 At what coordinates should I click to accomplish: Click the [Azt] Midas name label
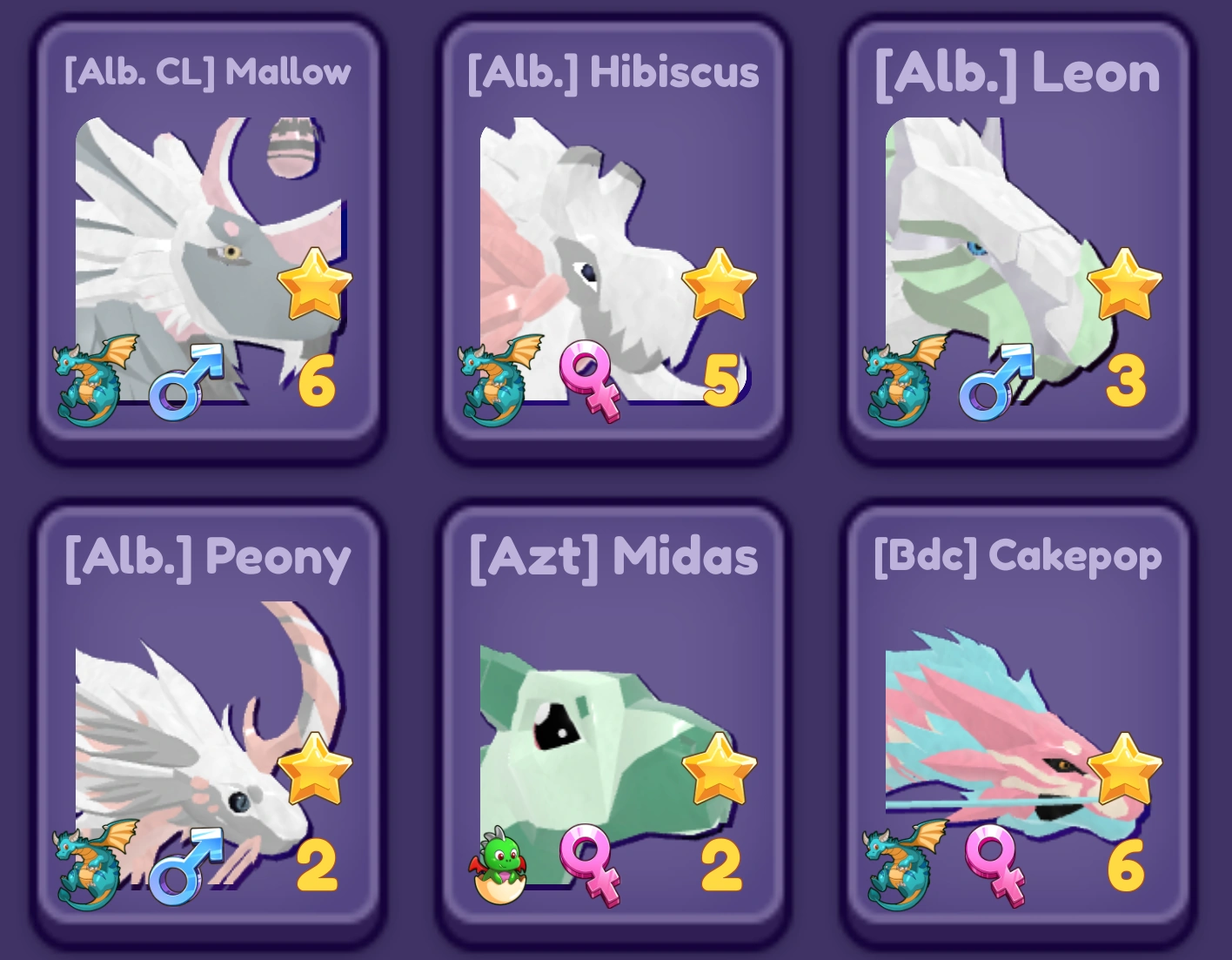pyautogui.click(x=614, y=557)
